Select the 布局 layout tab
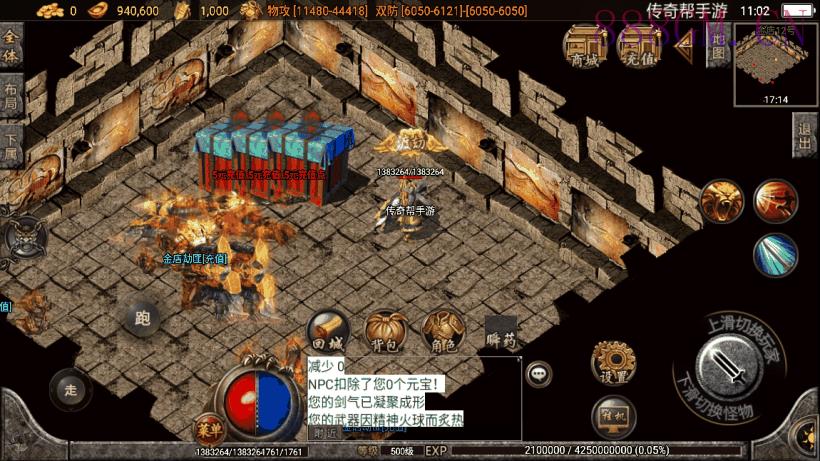Viewport: 820px width, 461px height. [9, 95]
